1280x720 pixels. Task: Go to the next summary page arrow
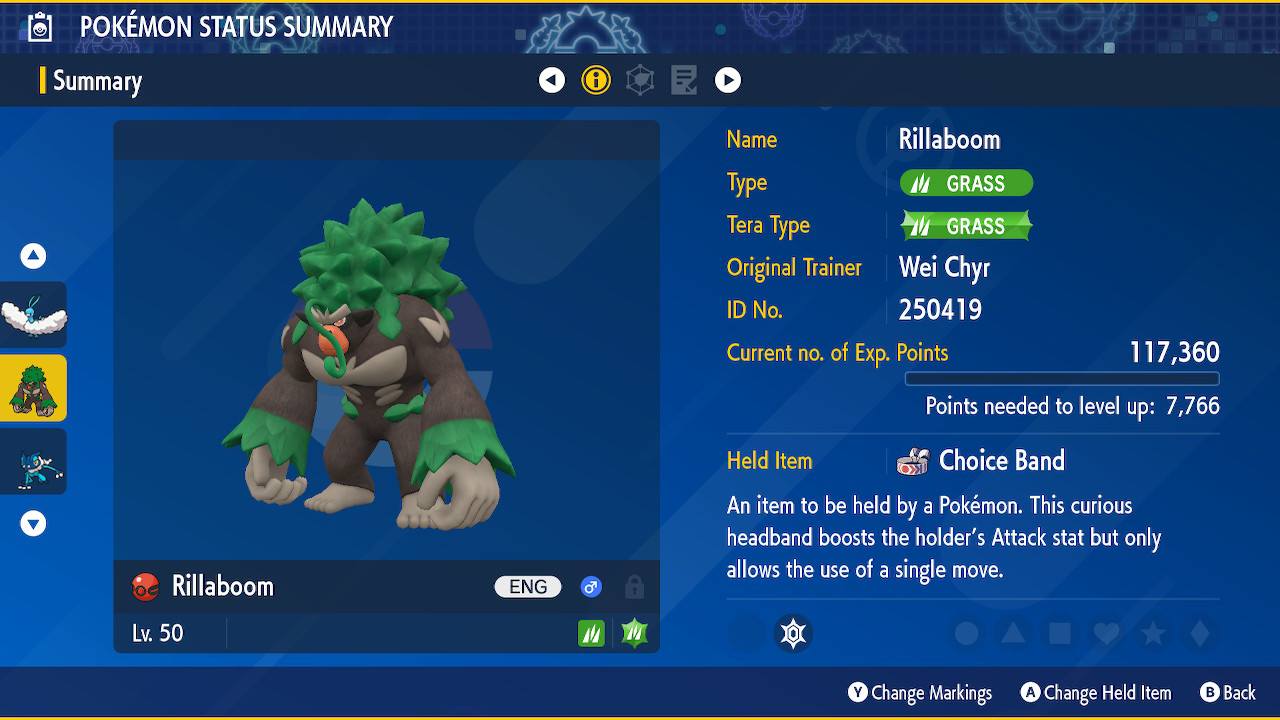[728, 80]
